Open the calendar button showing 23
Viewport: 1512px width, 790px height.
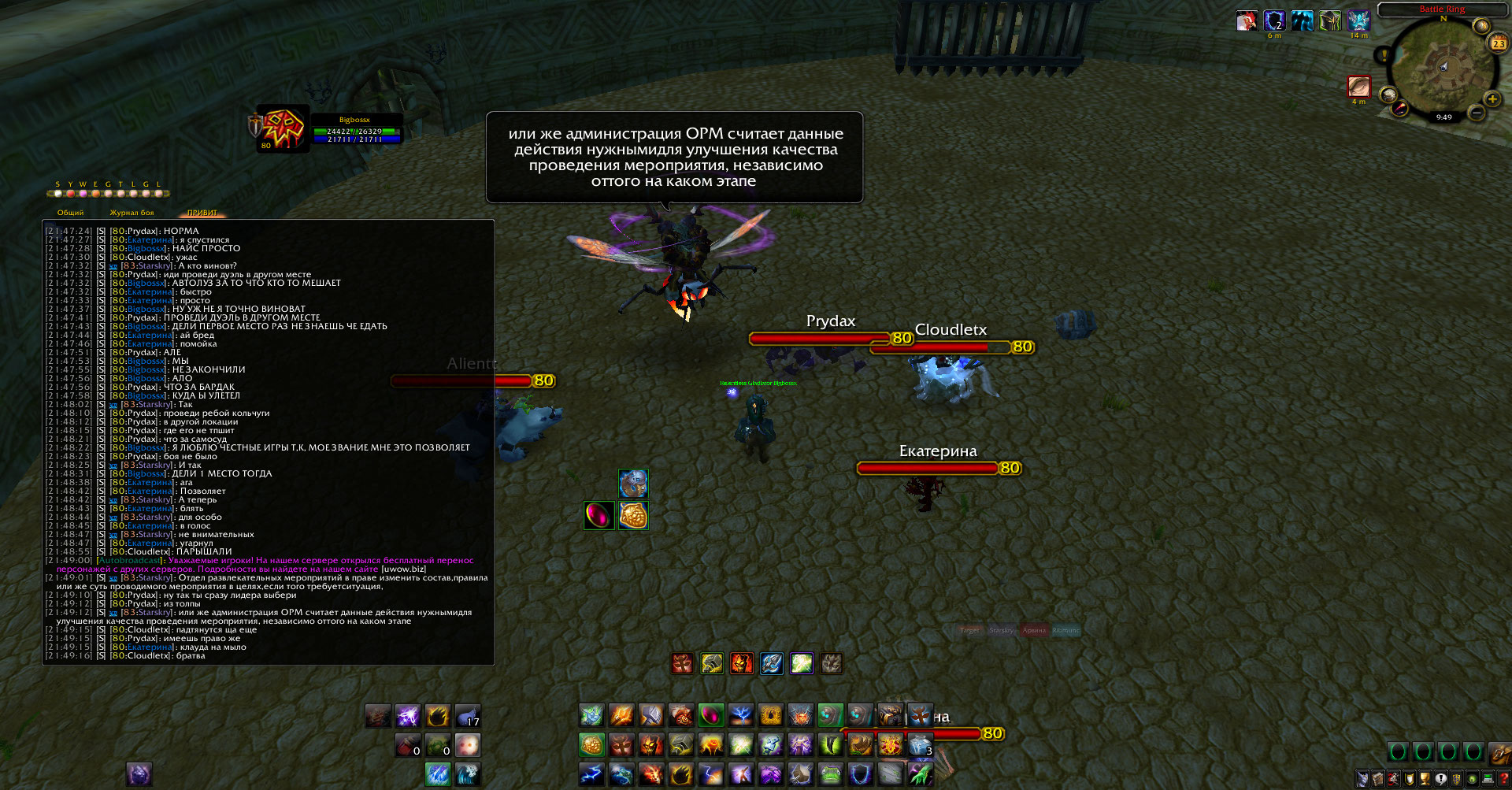click(1498, 43)
